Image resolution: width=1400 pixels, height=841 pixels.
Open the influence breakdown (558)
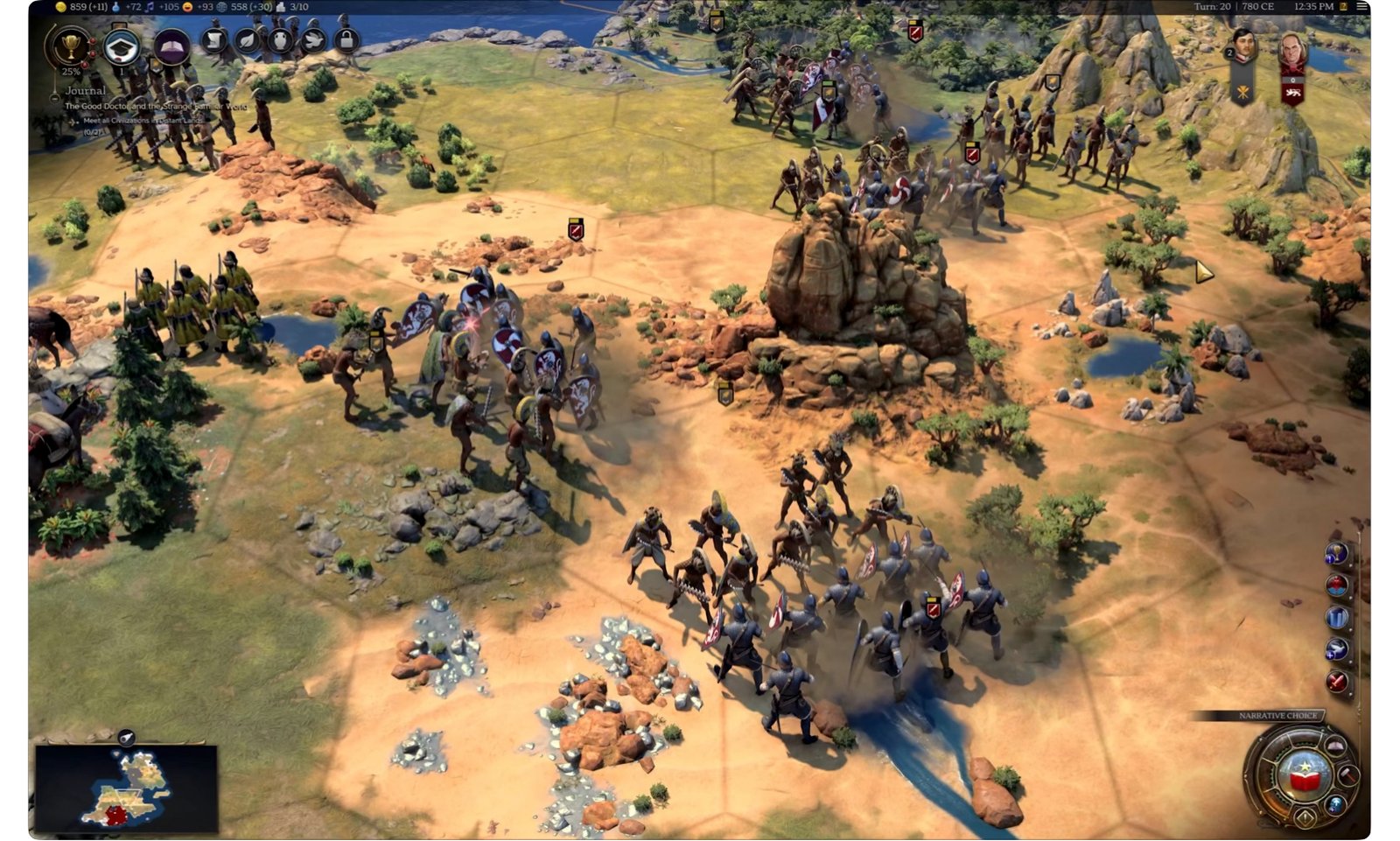[x=239, y=7]
